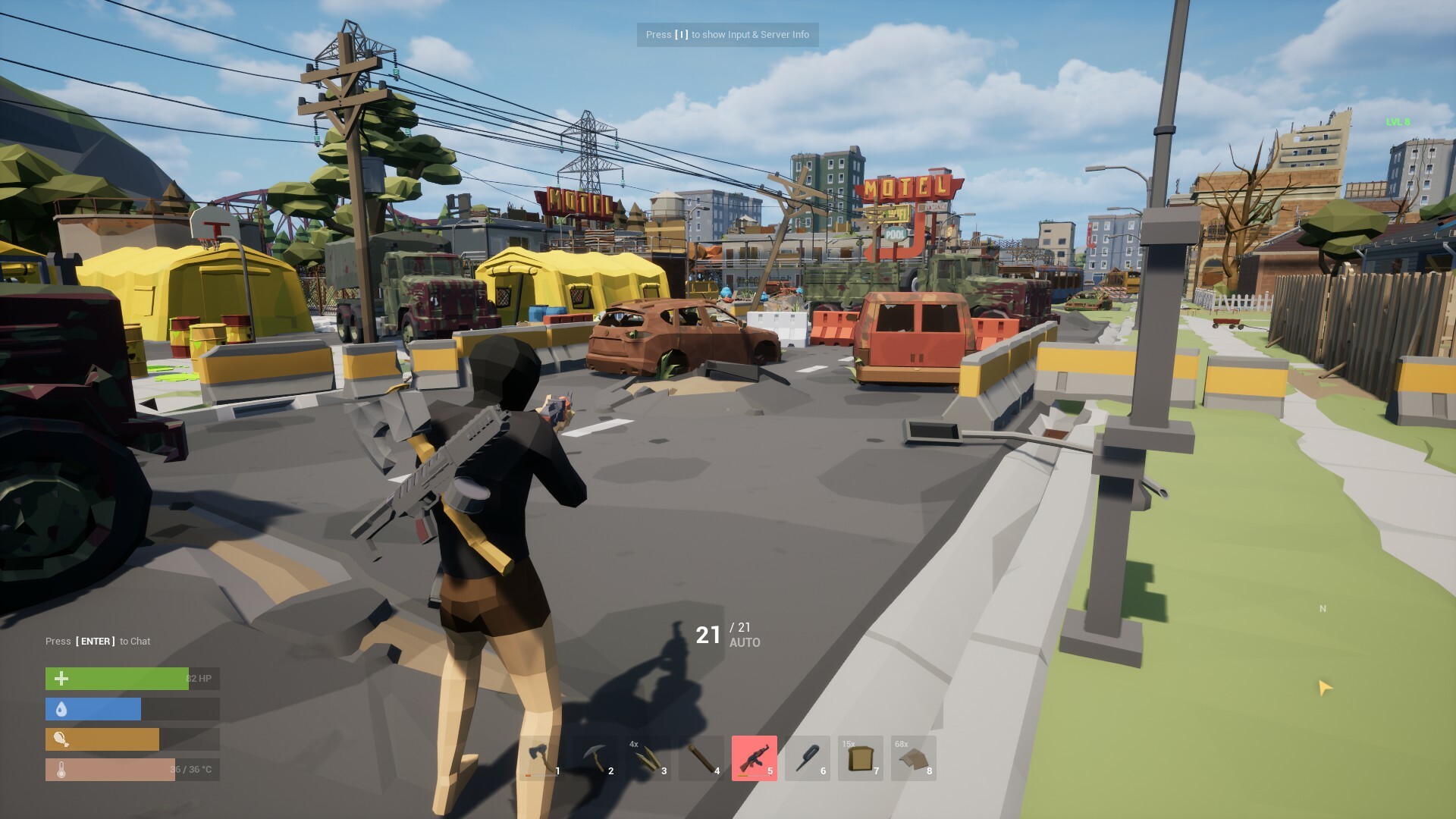The width and height of the screenshot is (1456, 819).
Task: Click the LVL 8 level indicator
Action: (1398, 120)
